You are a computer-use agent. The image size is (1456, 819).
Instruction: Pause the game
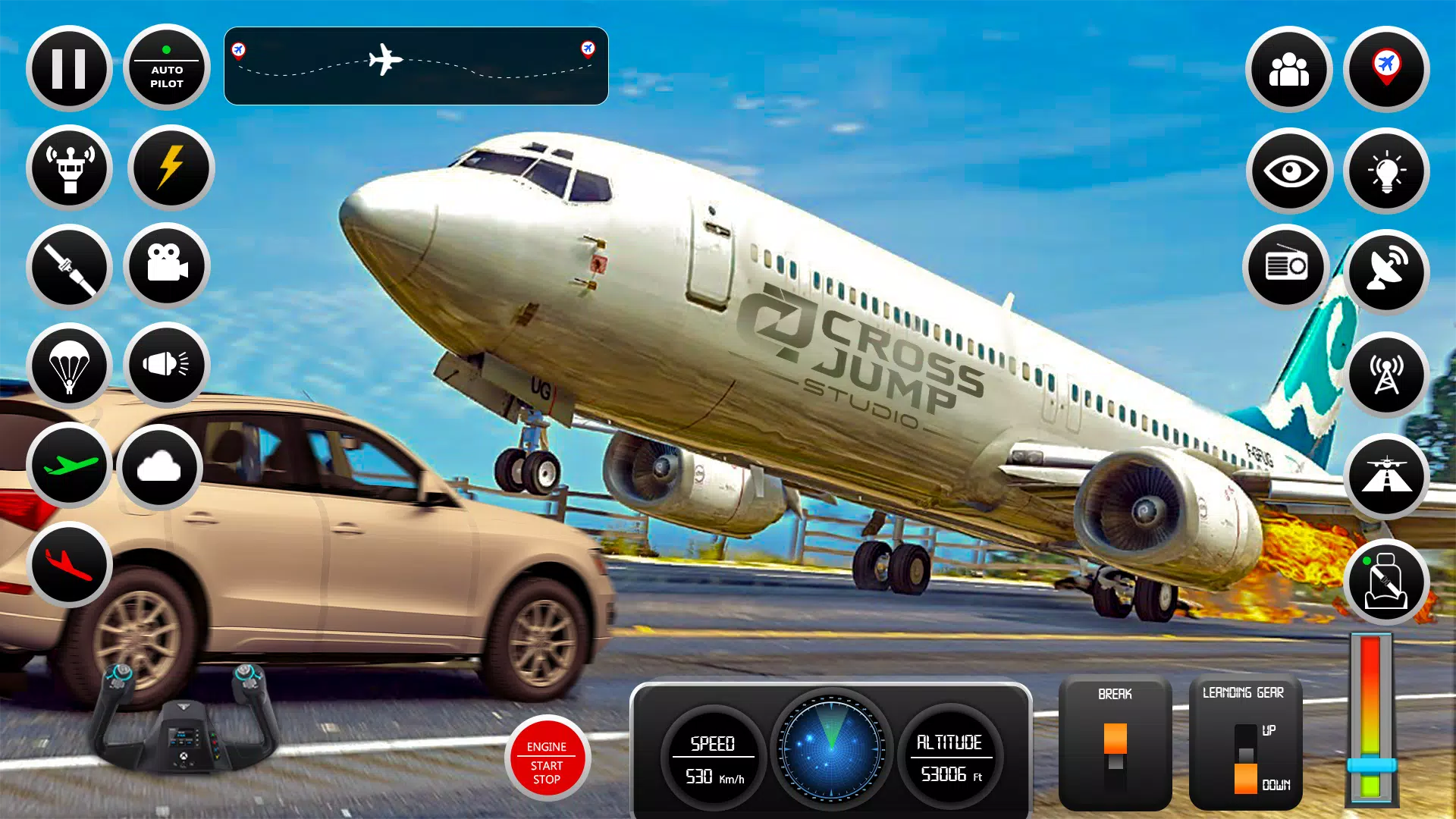69,67
